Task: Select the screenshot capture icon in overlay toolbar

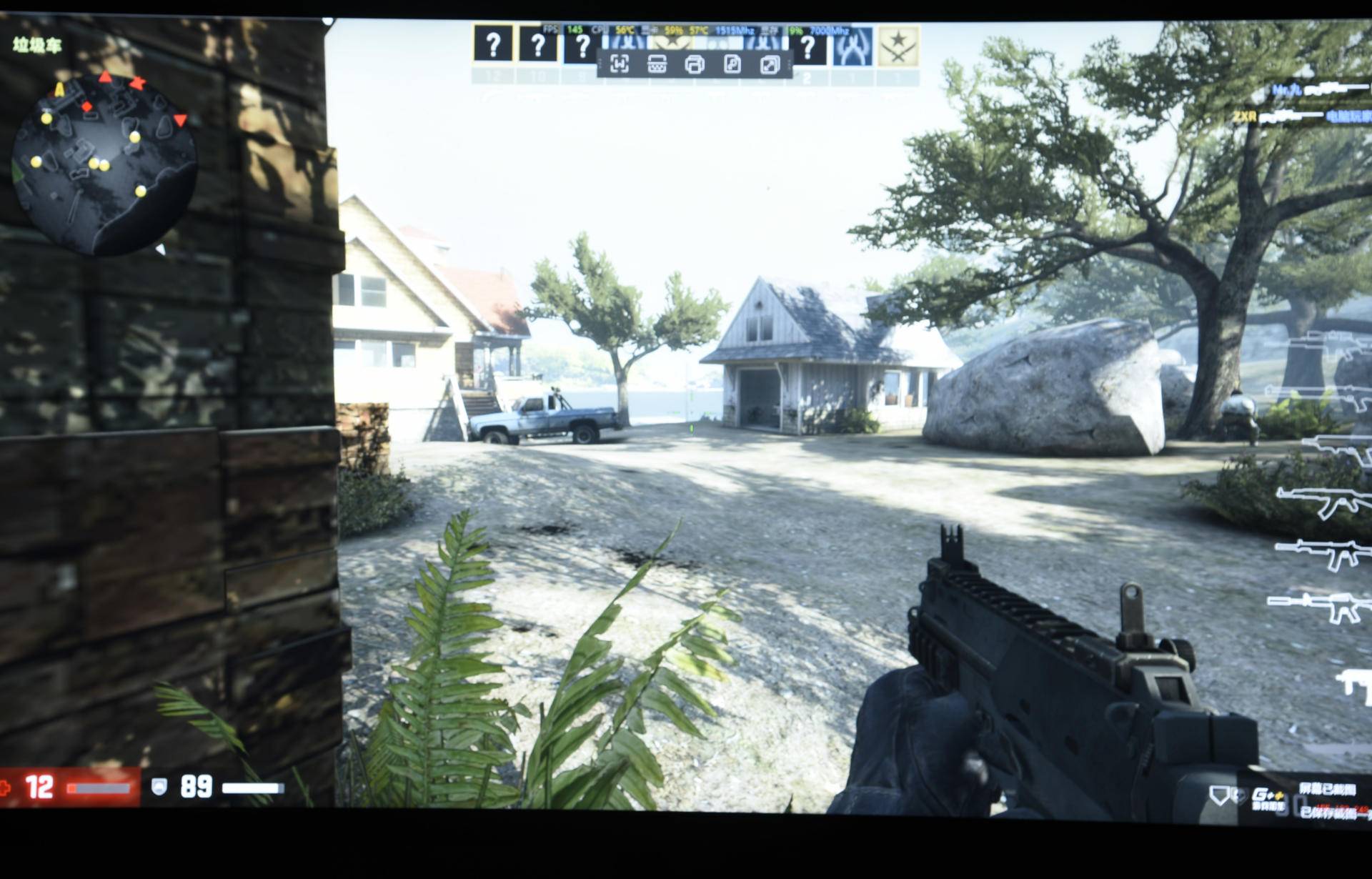Action: tap(620, 63)
